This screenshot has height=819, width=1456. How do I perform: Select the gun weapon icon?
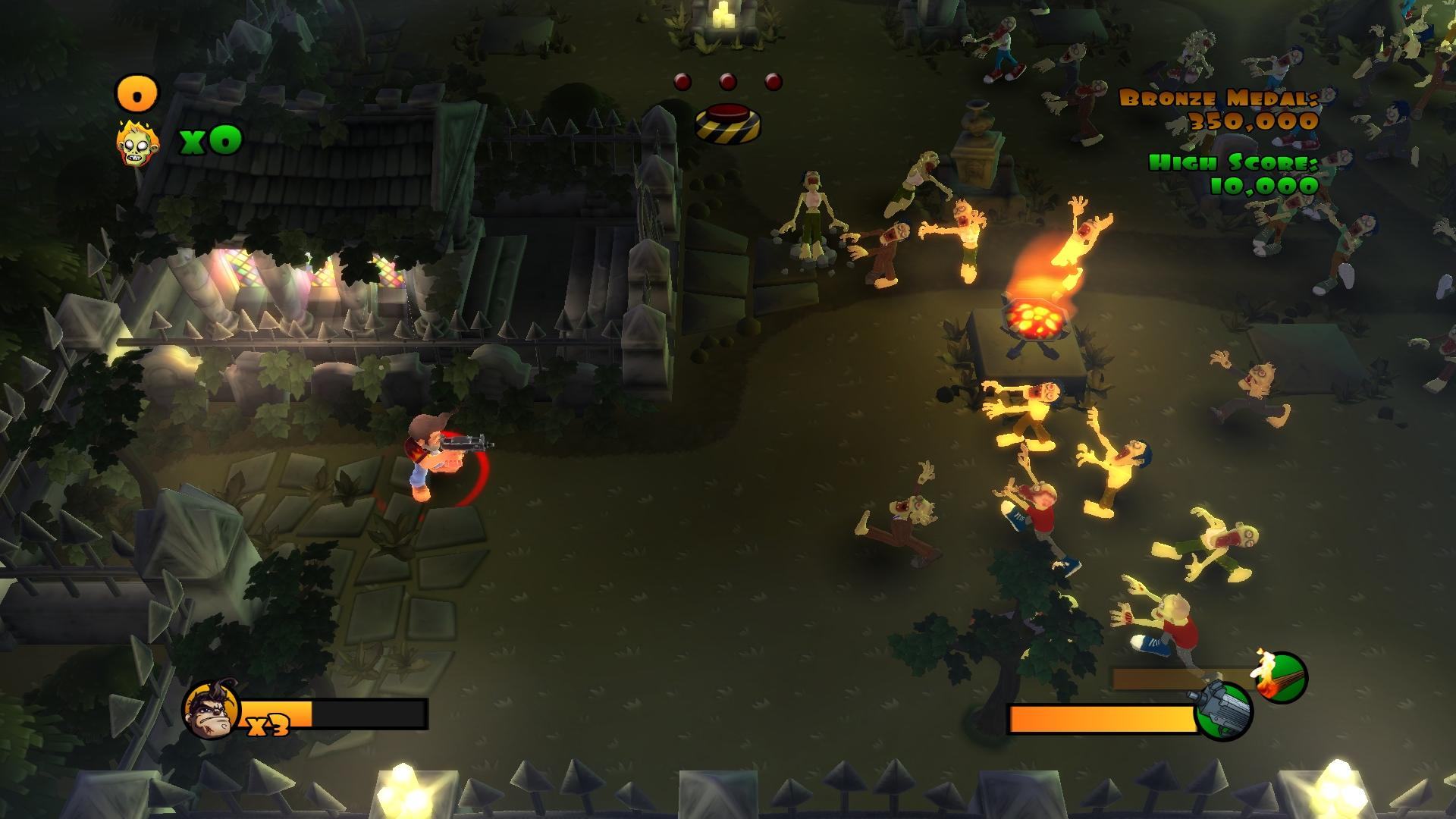pos(1222,711)
